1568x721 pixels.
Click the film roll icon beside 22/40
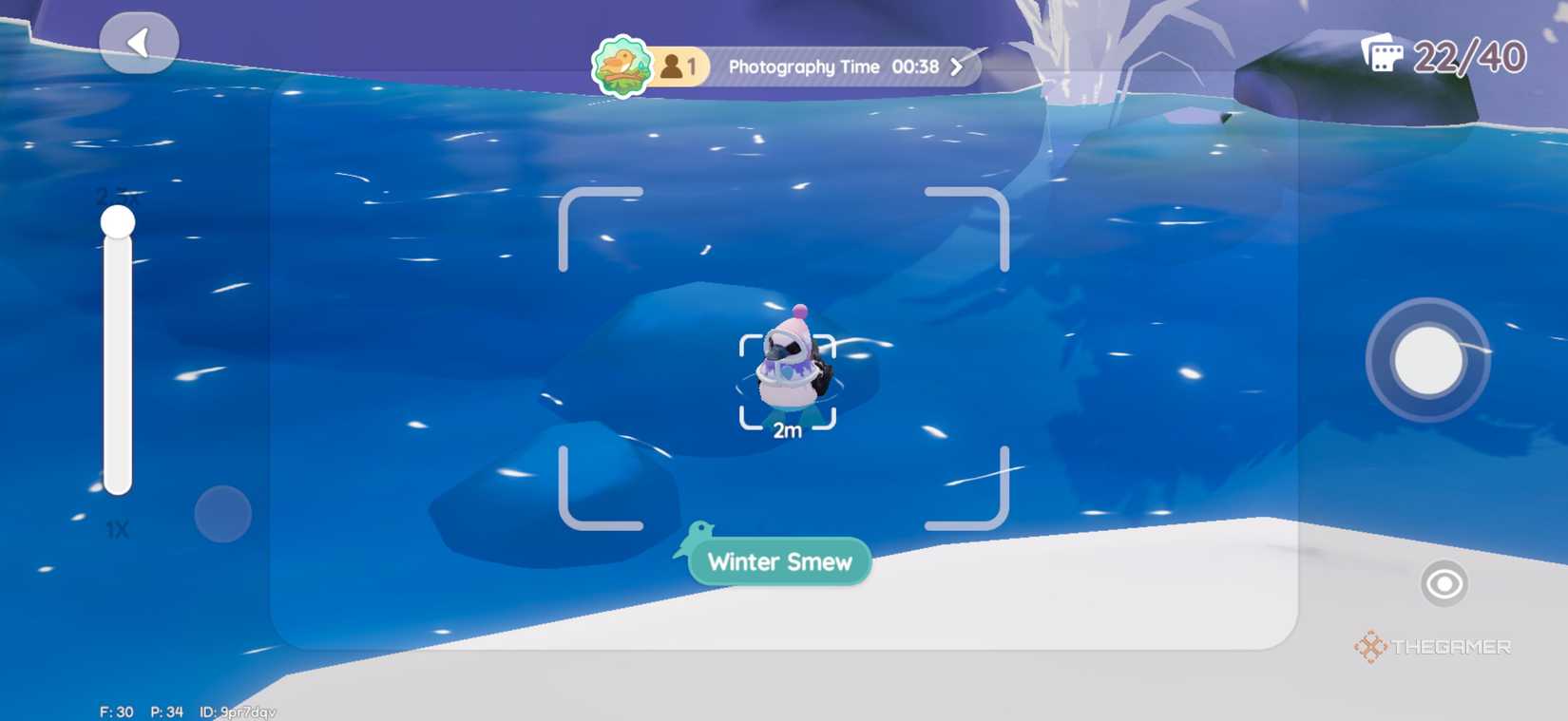pyautogui.click(x=1385, y=54)
